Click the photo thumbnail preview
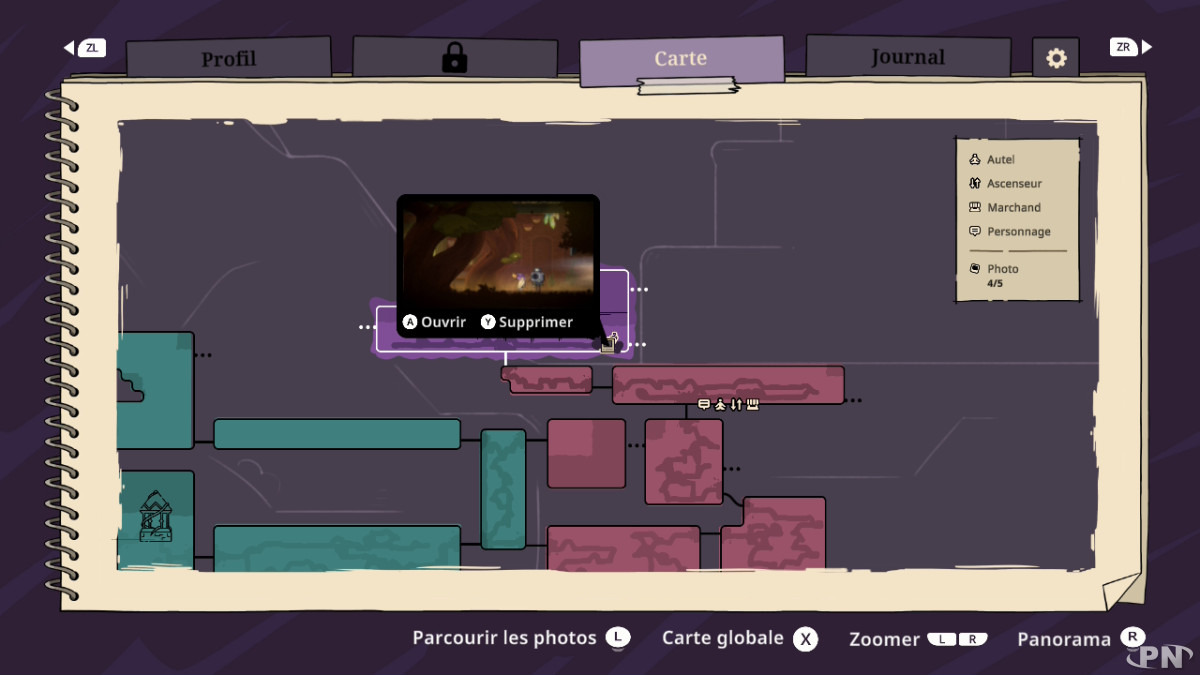This screenshot has width=1200, height=675. pyautogui.click(x=498, y=248)
